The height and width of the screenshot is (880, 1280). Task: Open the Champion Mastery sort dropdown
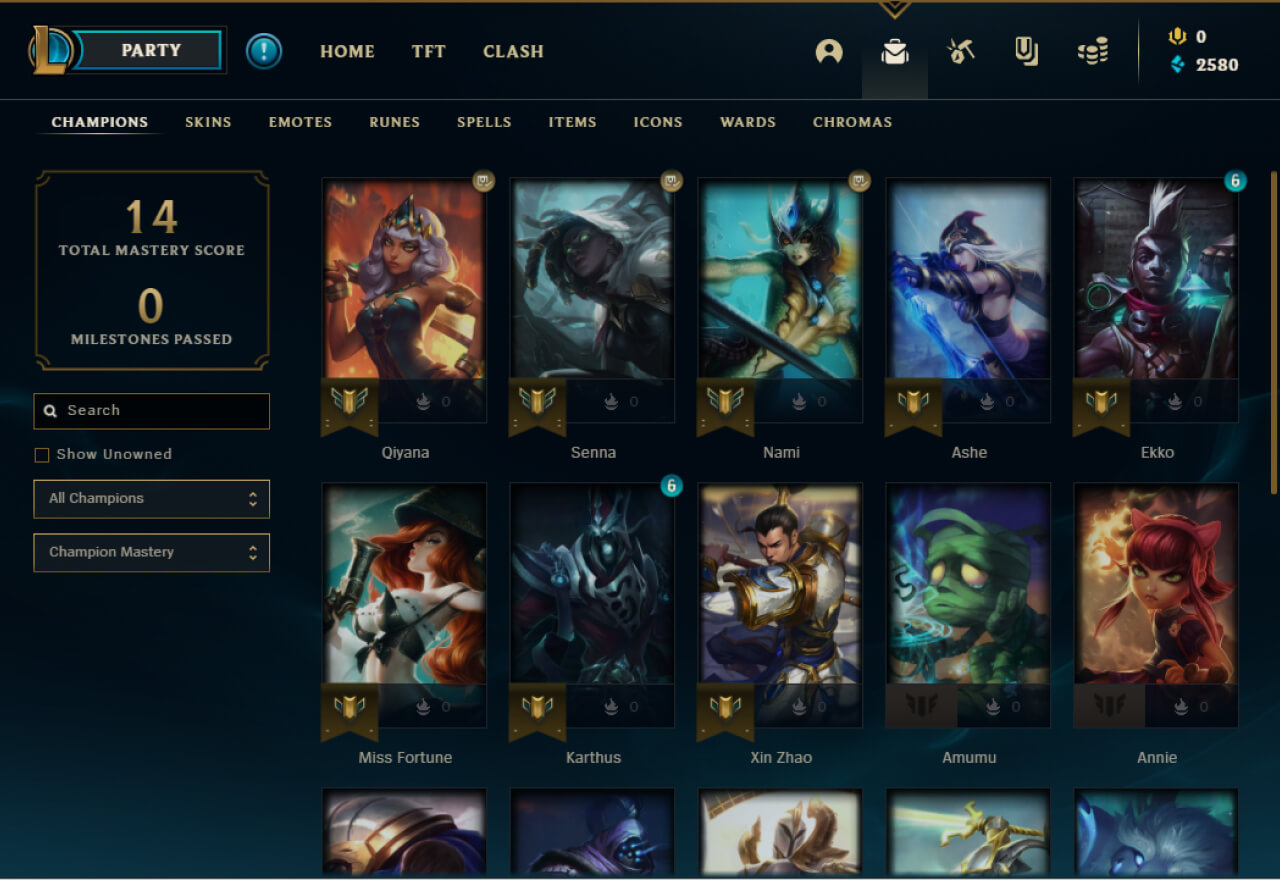(x=151, y=553)
